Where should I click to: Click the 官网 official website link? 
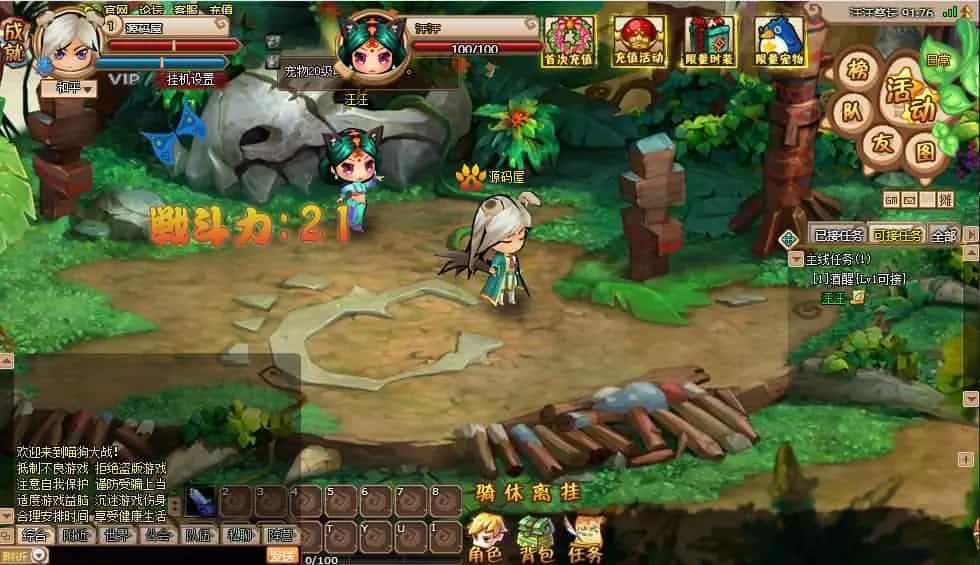click(116, 9)
